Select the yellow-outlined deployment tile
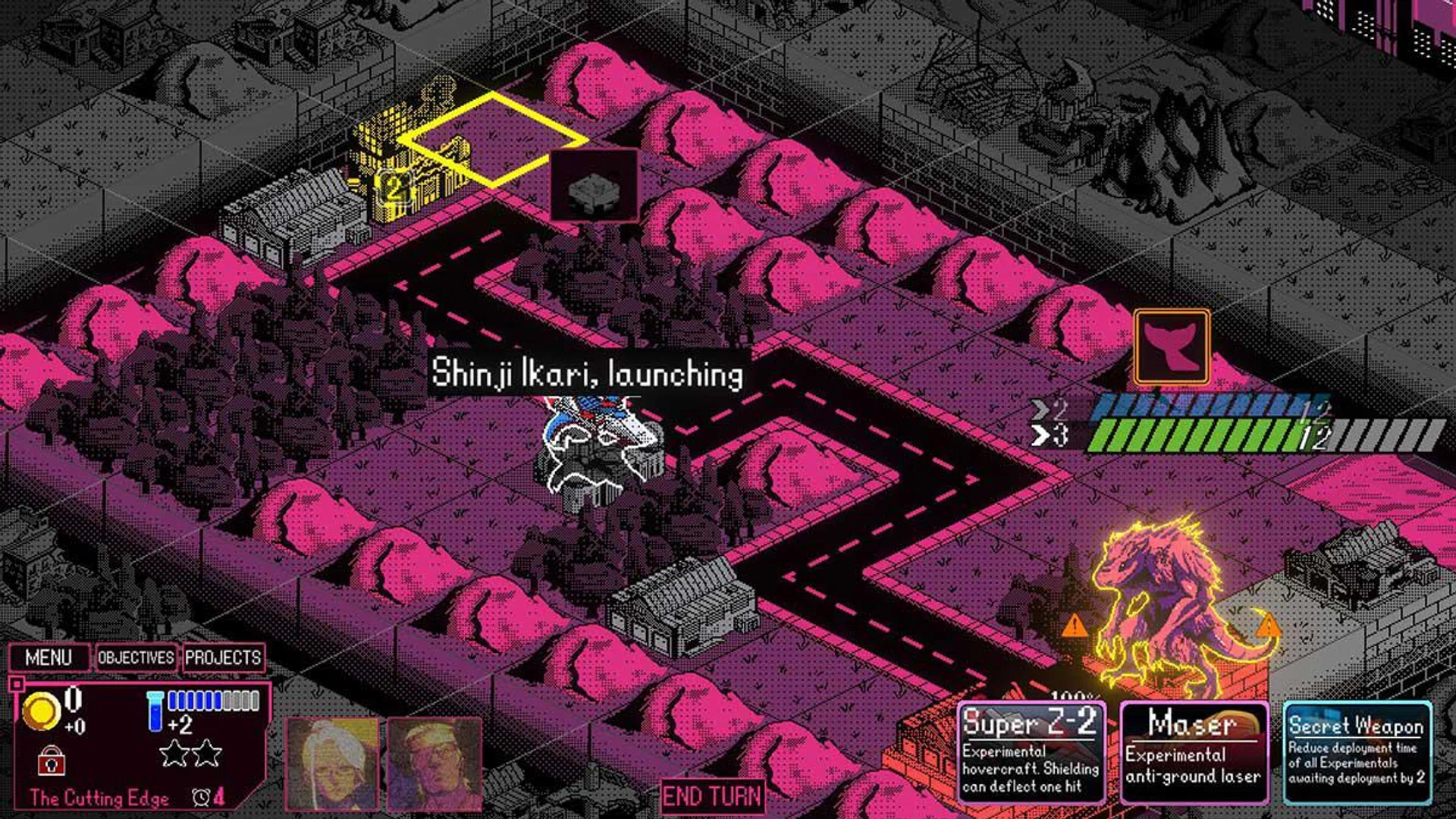1456x819 pixels. (x=494, y=140)
